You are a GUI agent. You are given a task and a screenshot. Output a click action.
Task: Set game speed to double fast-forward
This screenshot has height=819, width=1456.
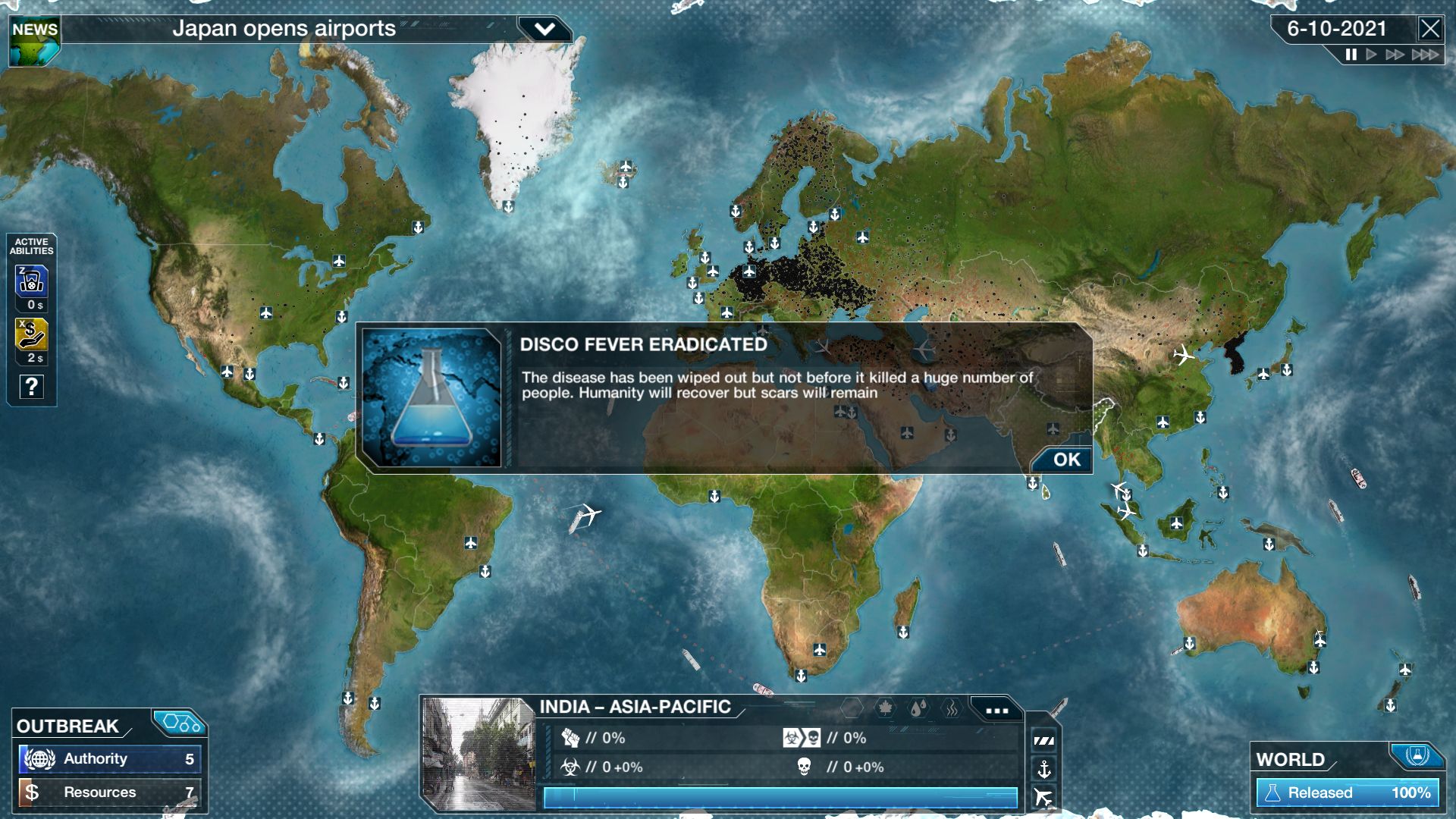click(x=1395, y=55)
